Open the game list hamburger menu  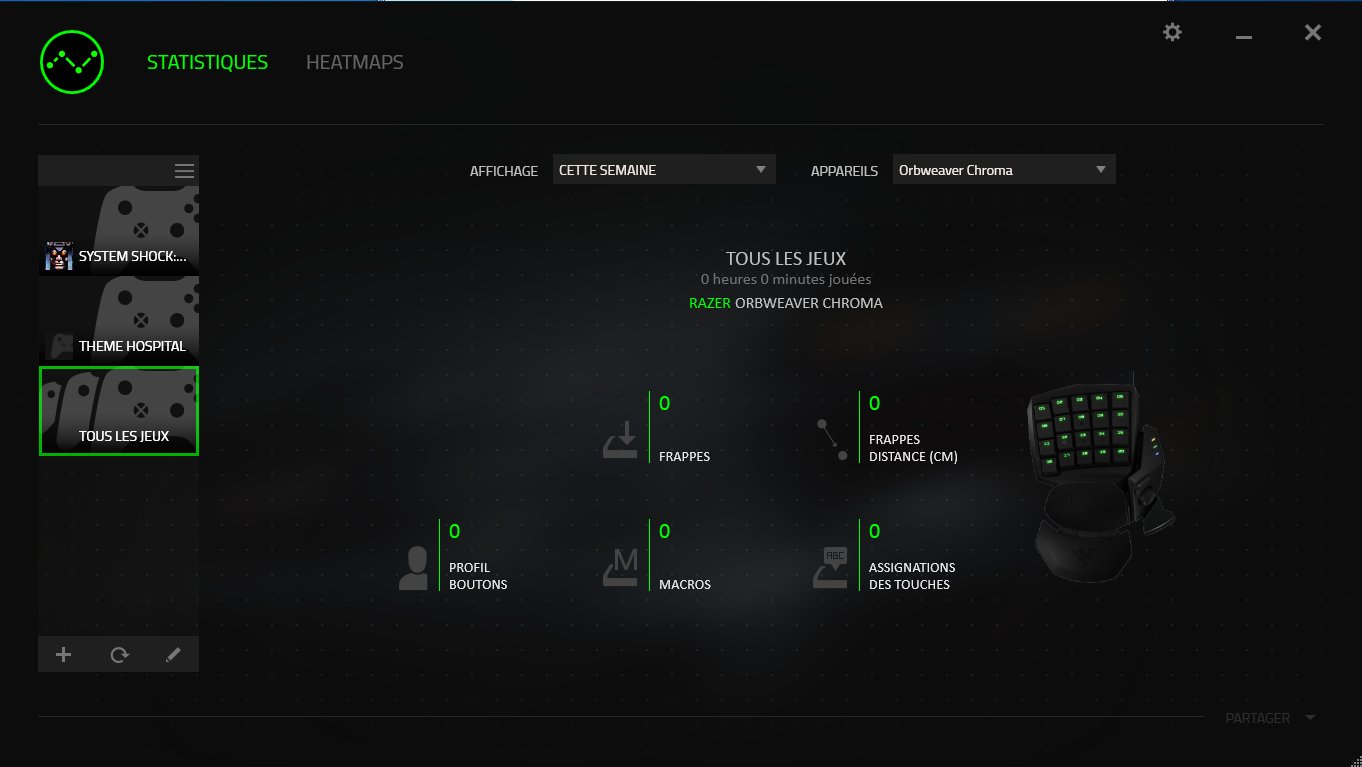pos(184,170)
